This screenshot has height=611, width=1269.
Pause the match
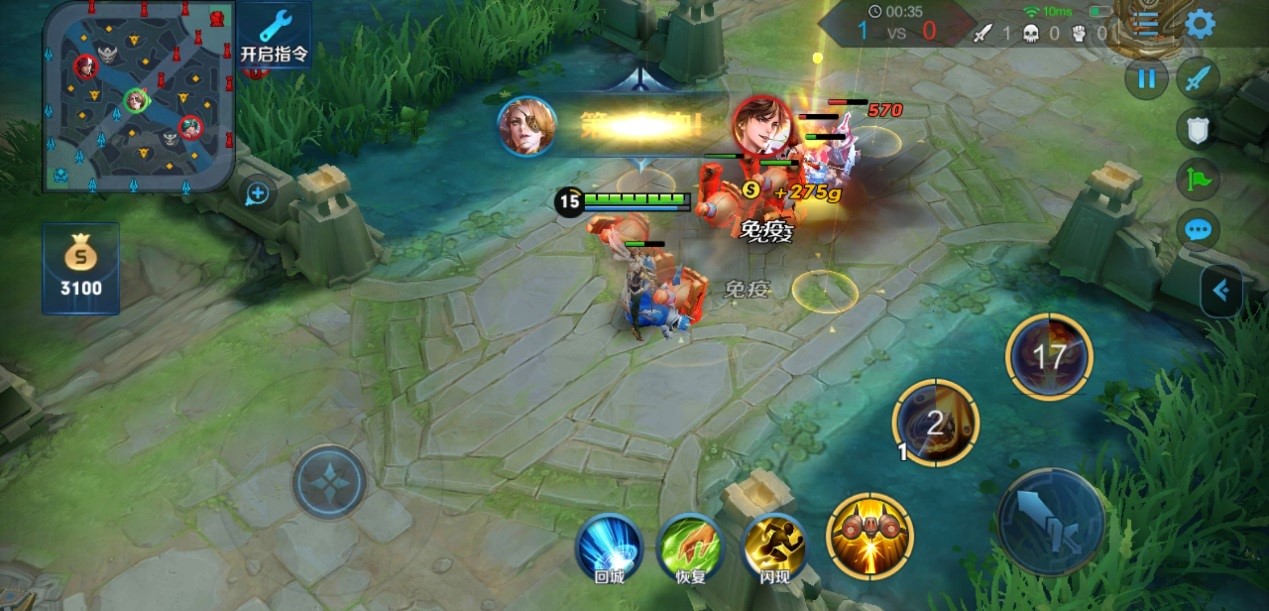pyautogui.click(x=1147, y=78)
